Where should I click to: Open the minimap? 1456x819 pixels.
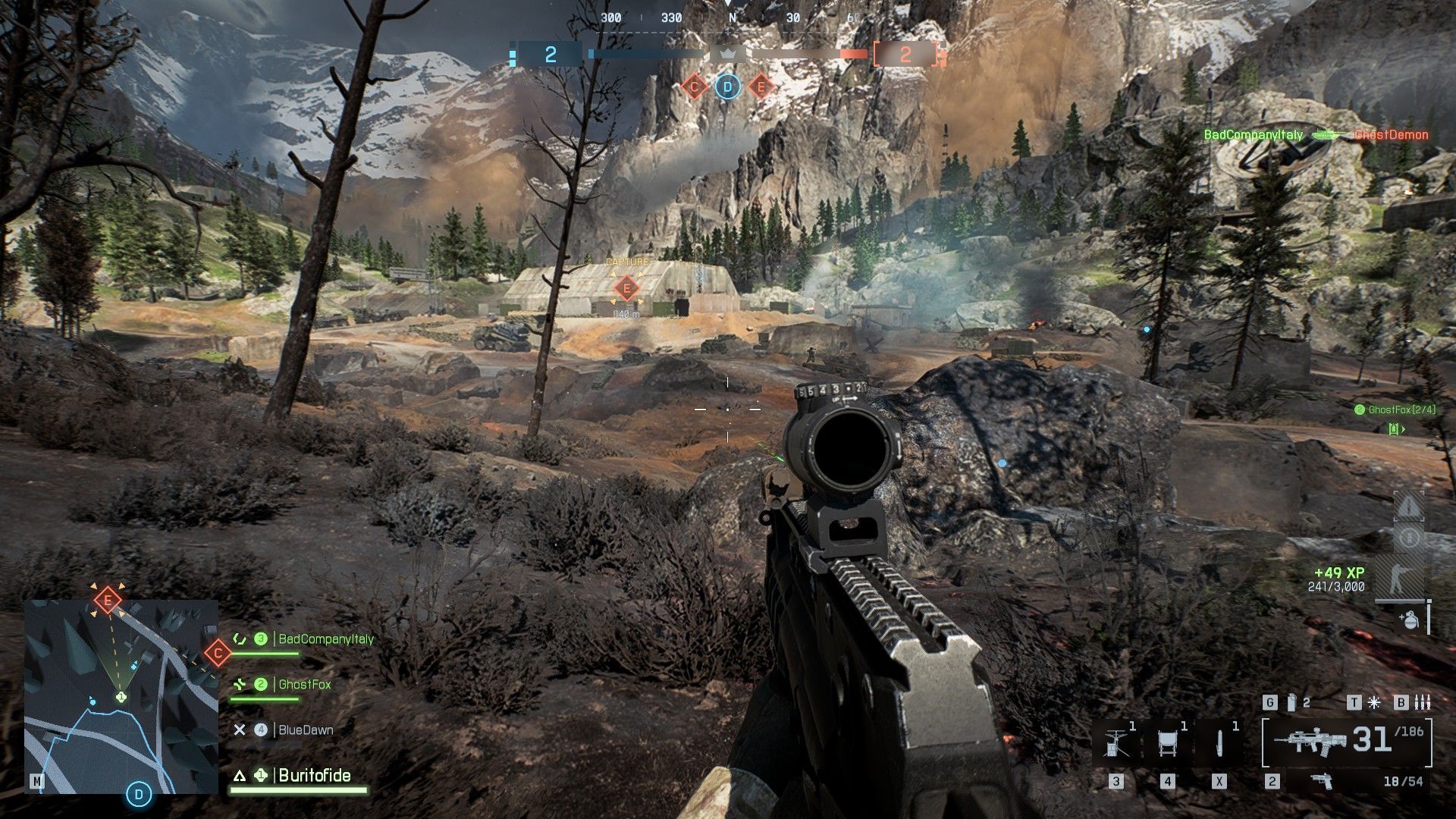[121, 696]
